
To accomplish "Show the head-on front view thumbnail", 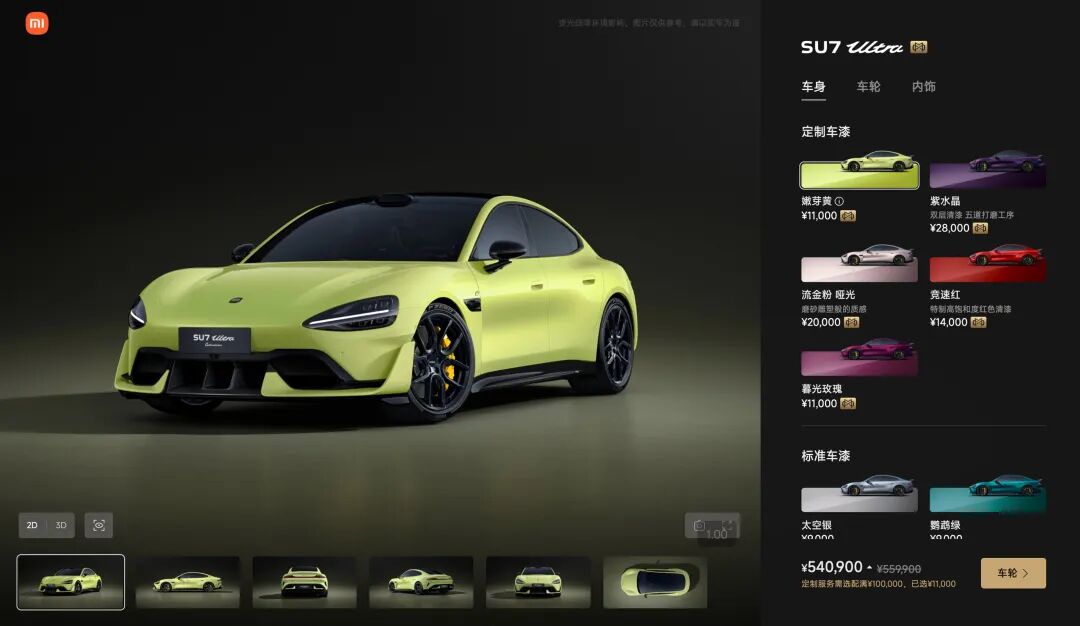I will [x=538, y=582].
